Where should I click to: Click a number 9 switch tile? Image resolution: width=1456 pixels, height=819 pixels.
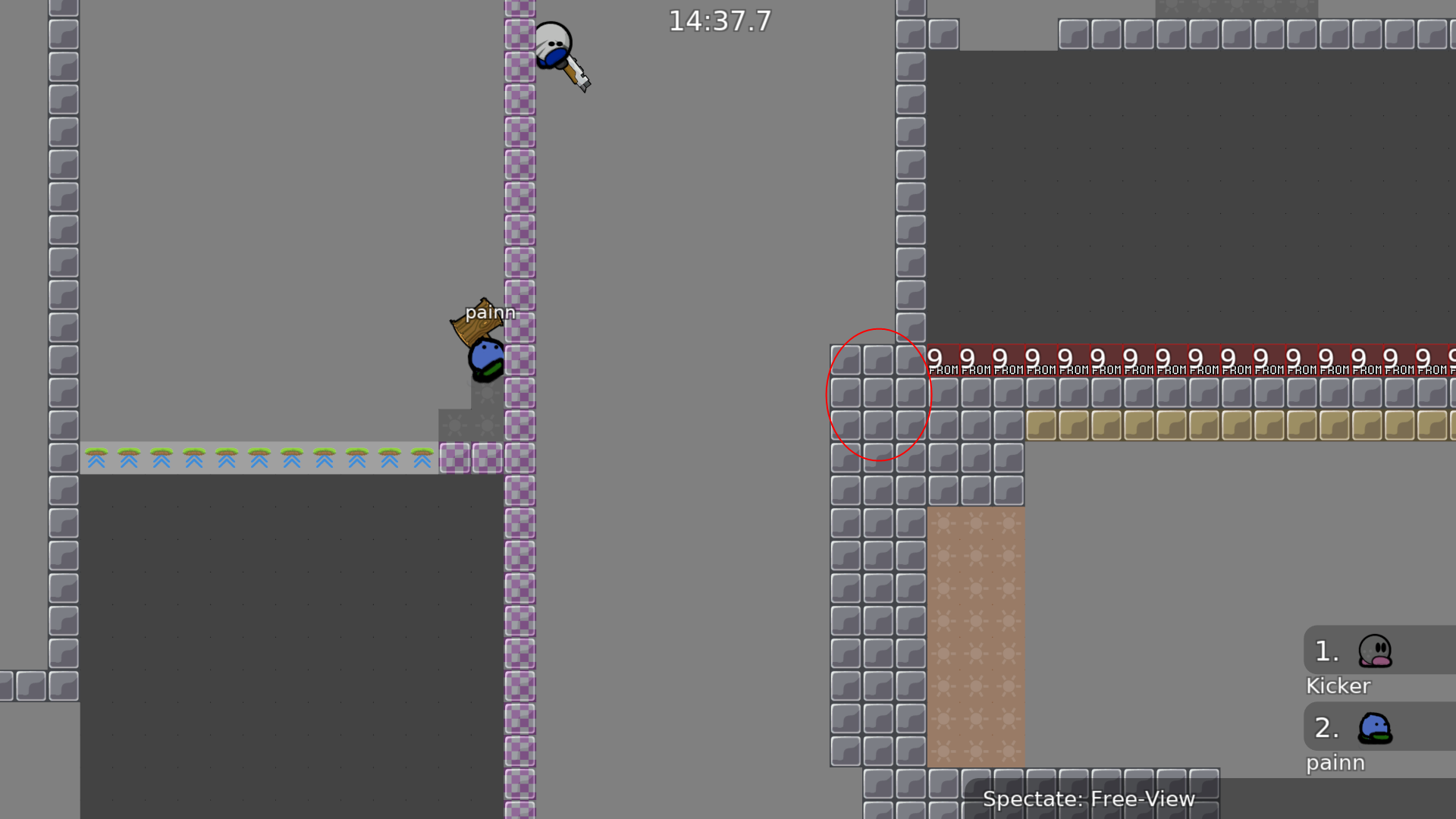point(1001,356)
